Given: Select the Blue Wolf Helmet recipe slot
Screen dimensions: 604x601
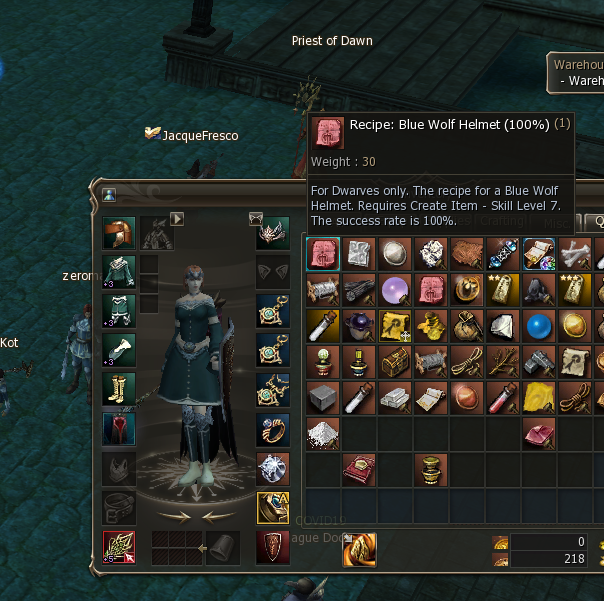Looking at the screenshot, I should (323, 254).
